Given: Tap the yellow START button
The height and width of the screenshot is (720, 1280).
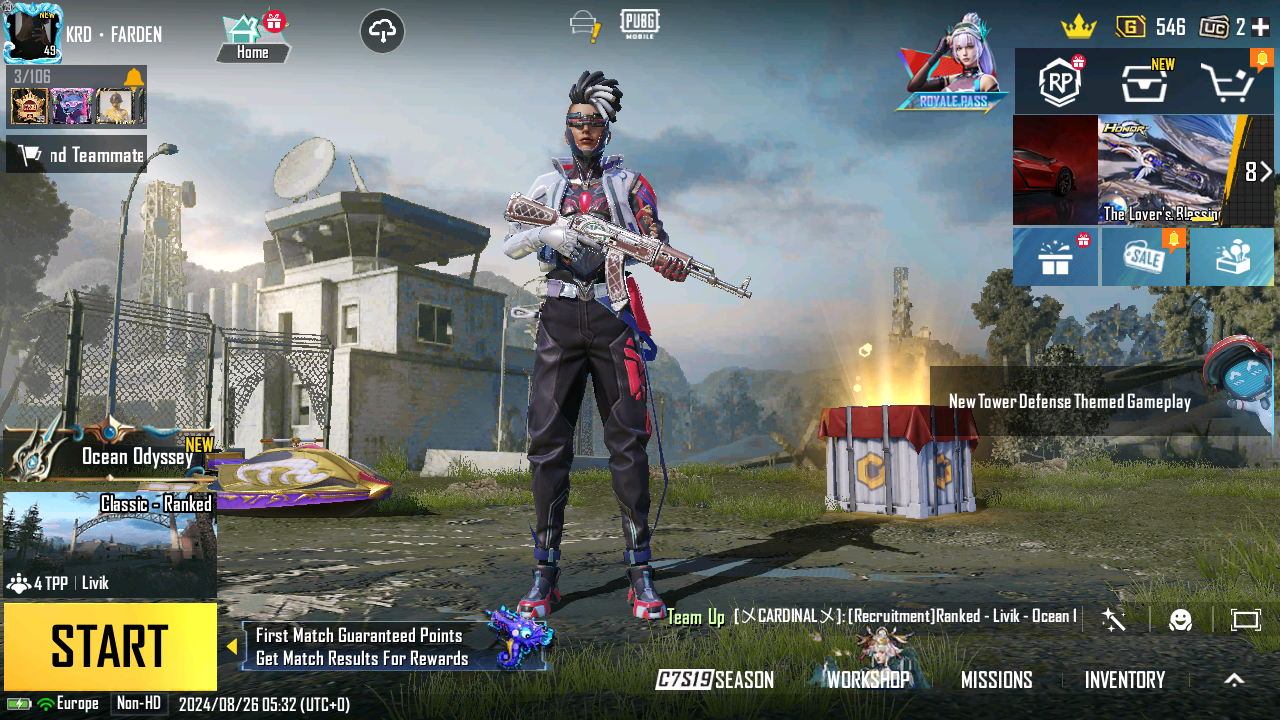Looking at the screenshot, I should click(110, 646).
